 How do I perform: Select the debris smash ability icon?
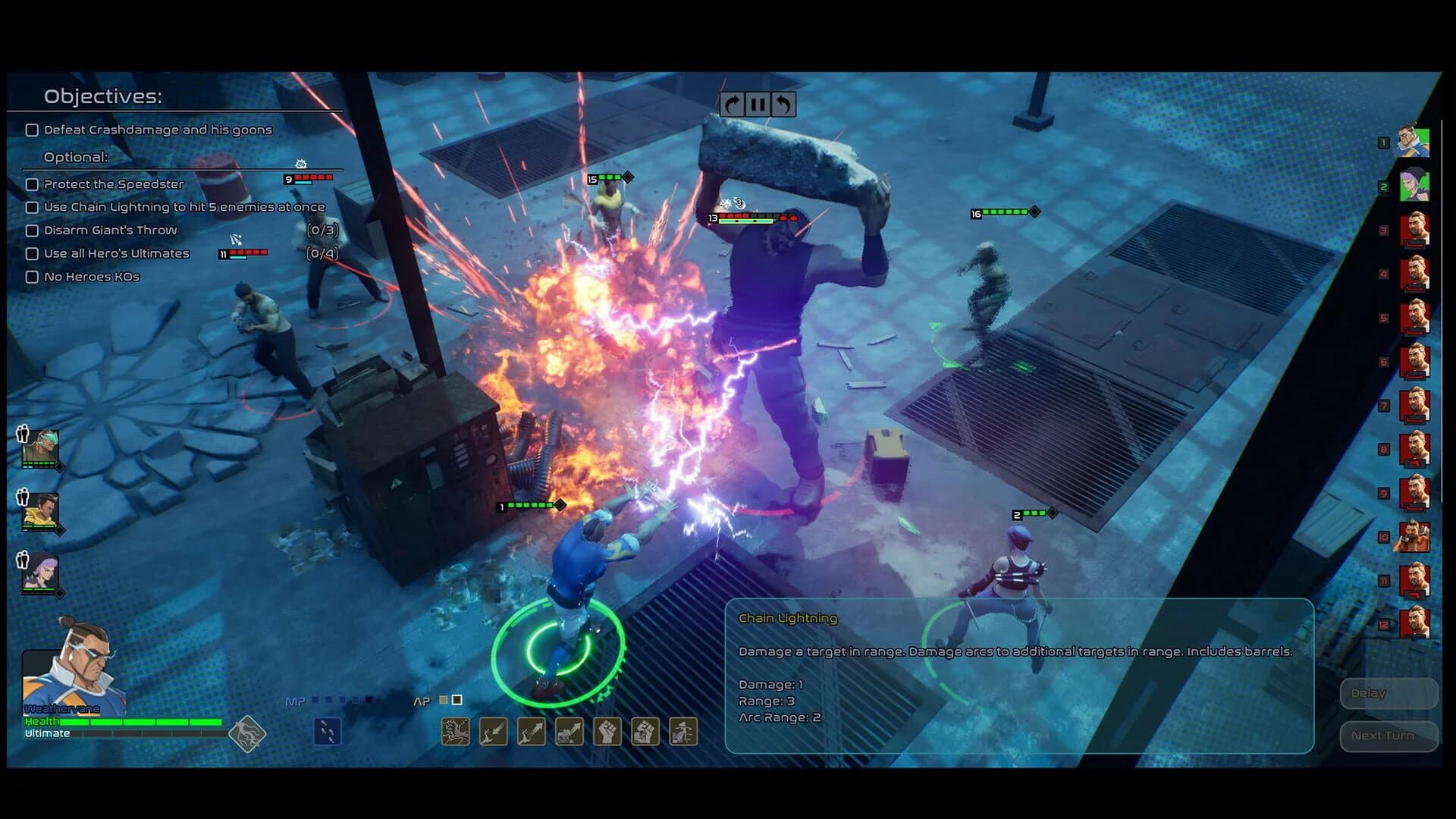click(x=645, y=731)
